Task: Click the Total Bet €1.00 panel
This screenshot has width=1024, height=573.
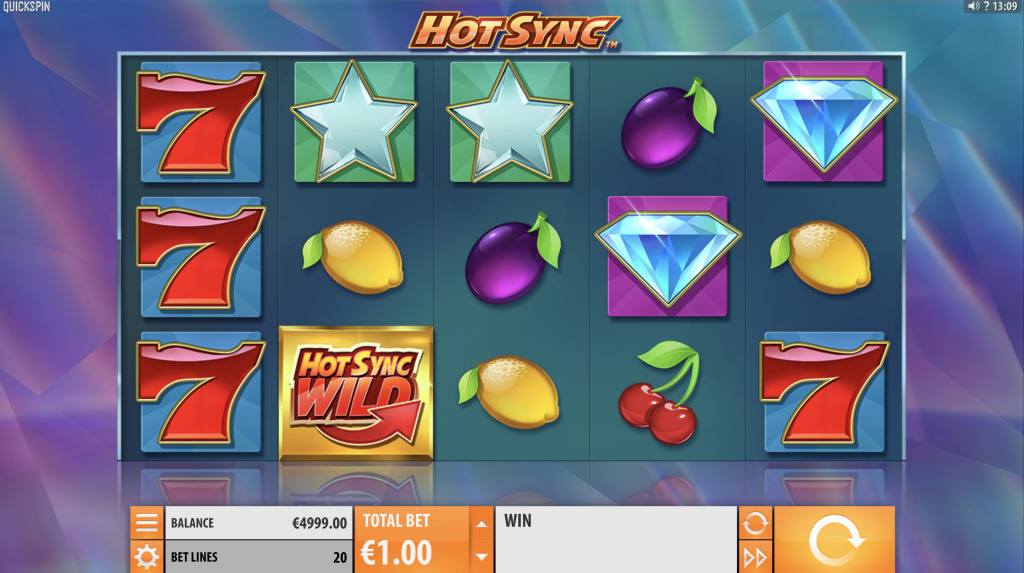Action: [x=411, y=540]
